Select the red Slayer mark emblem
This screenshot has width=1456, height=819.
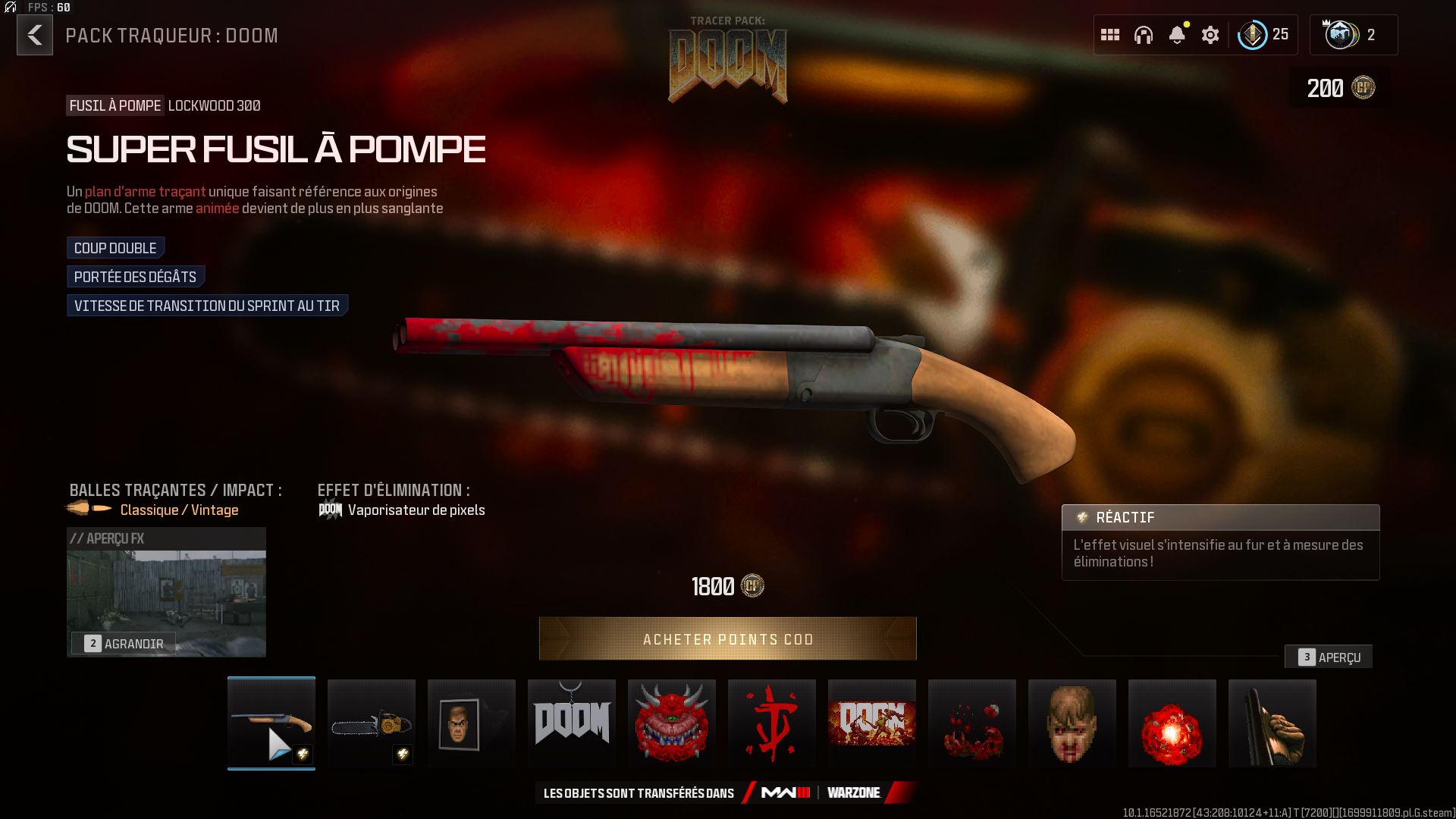tap(772, 723)
